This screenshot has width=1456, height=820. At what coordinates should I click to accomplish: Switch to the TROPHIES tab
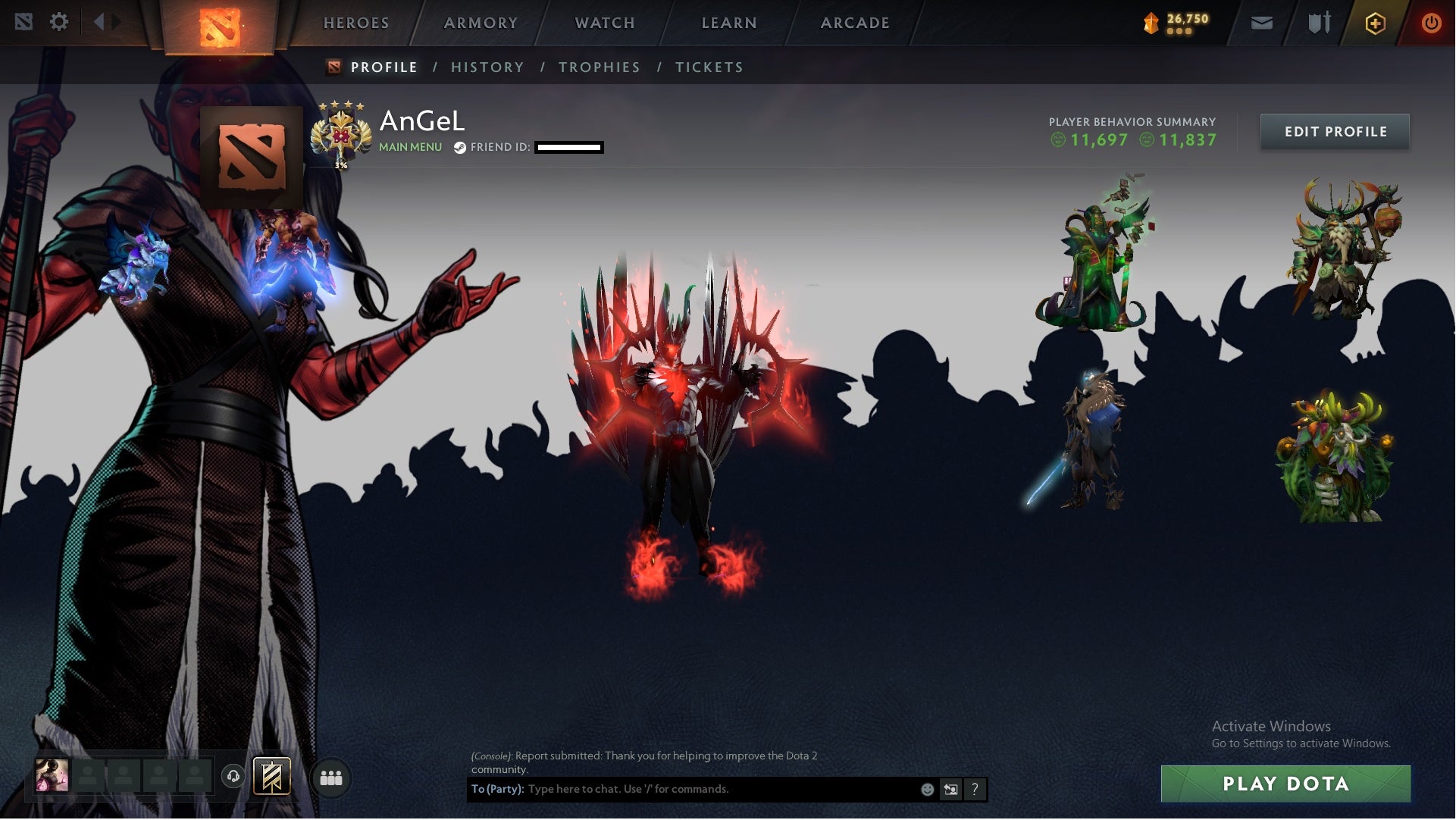tap(599, 67)
